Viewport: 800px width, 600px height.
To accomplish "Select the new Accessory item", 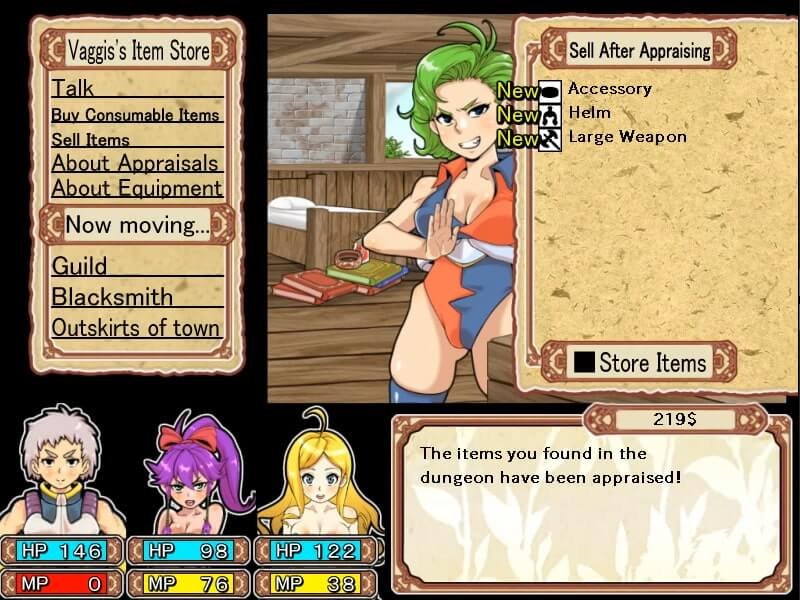I will tap(609, 89).
